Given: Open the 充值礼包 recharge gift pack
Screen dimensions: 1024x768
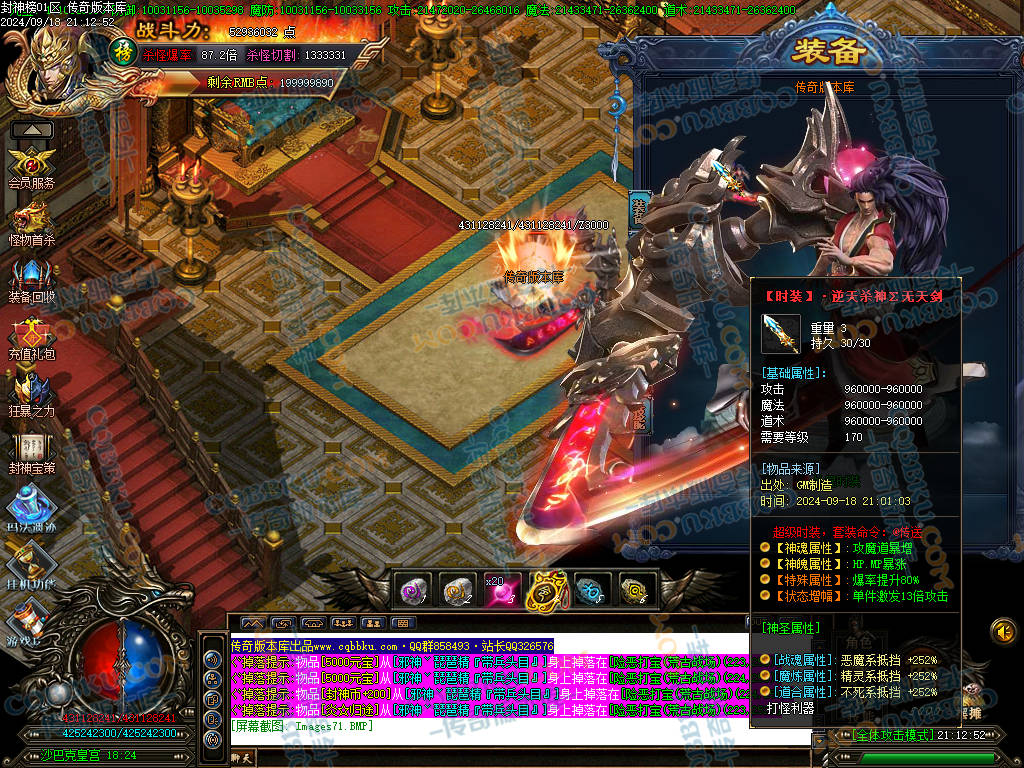Looking at the screenshot, I should coord(31,334).
